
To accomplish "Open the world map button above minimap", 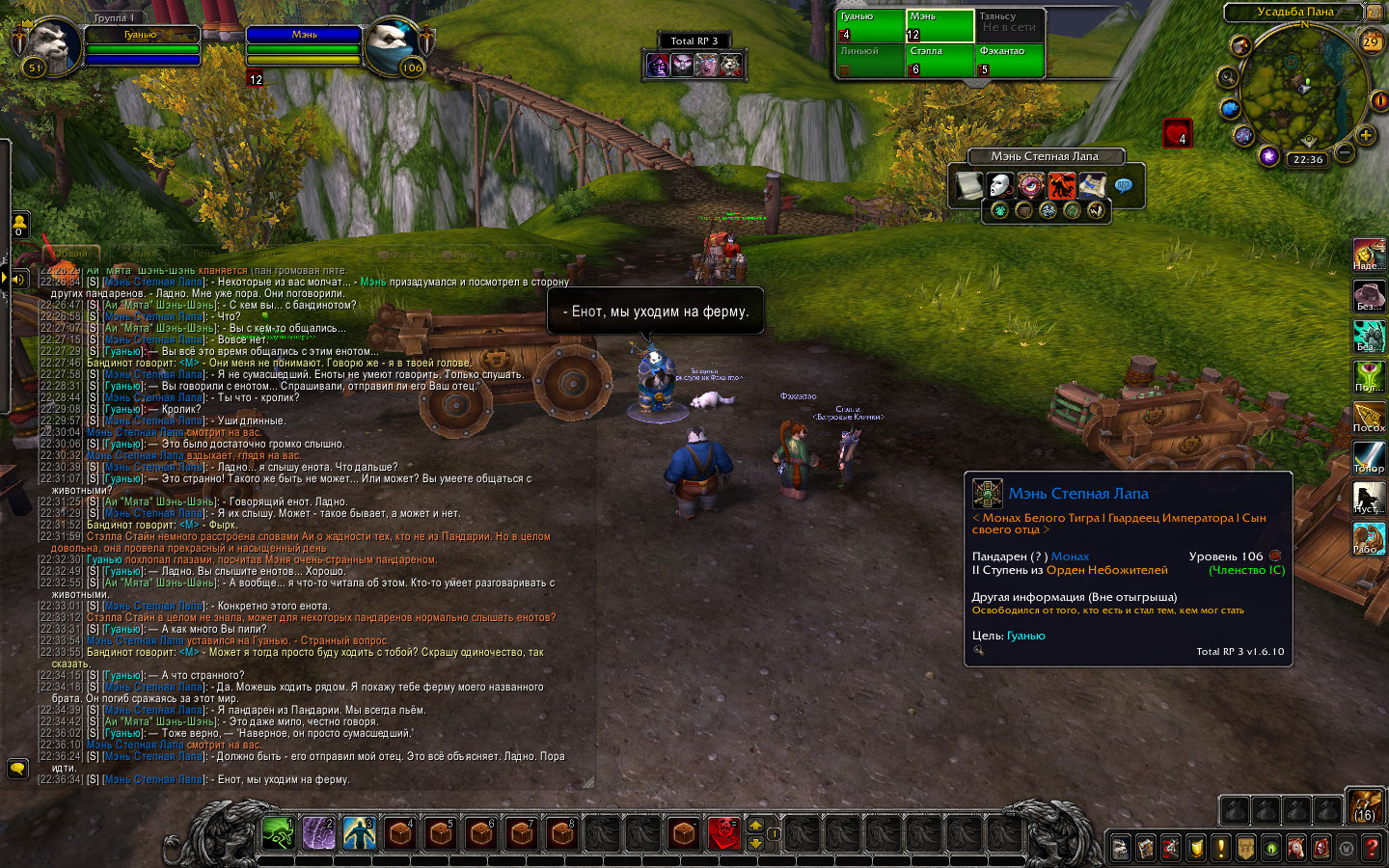I will tap(1373, 12).
